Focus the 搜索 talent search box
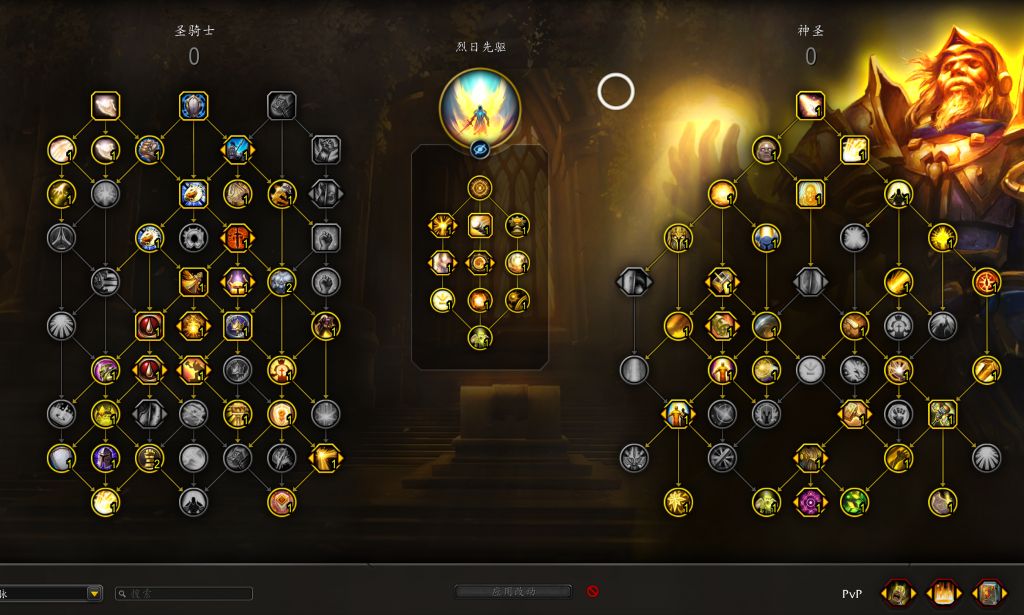The width and height of the screenshot is (1024, 615). point(184,593)
